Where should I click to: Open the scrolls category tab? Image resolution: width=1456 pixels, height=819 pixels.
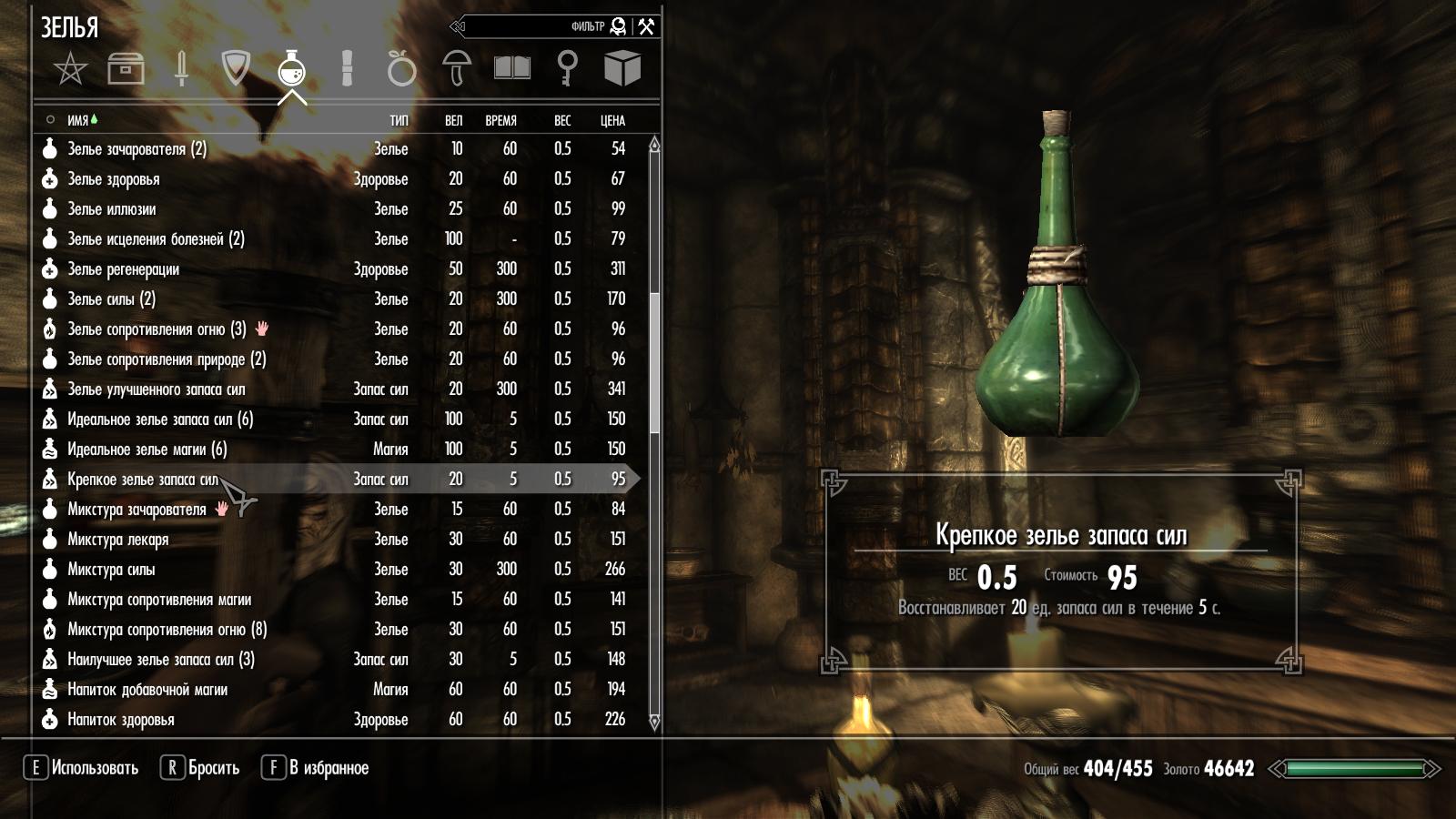click(347, 68)
